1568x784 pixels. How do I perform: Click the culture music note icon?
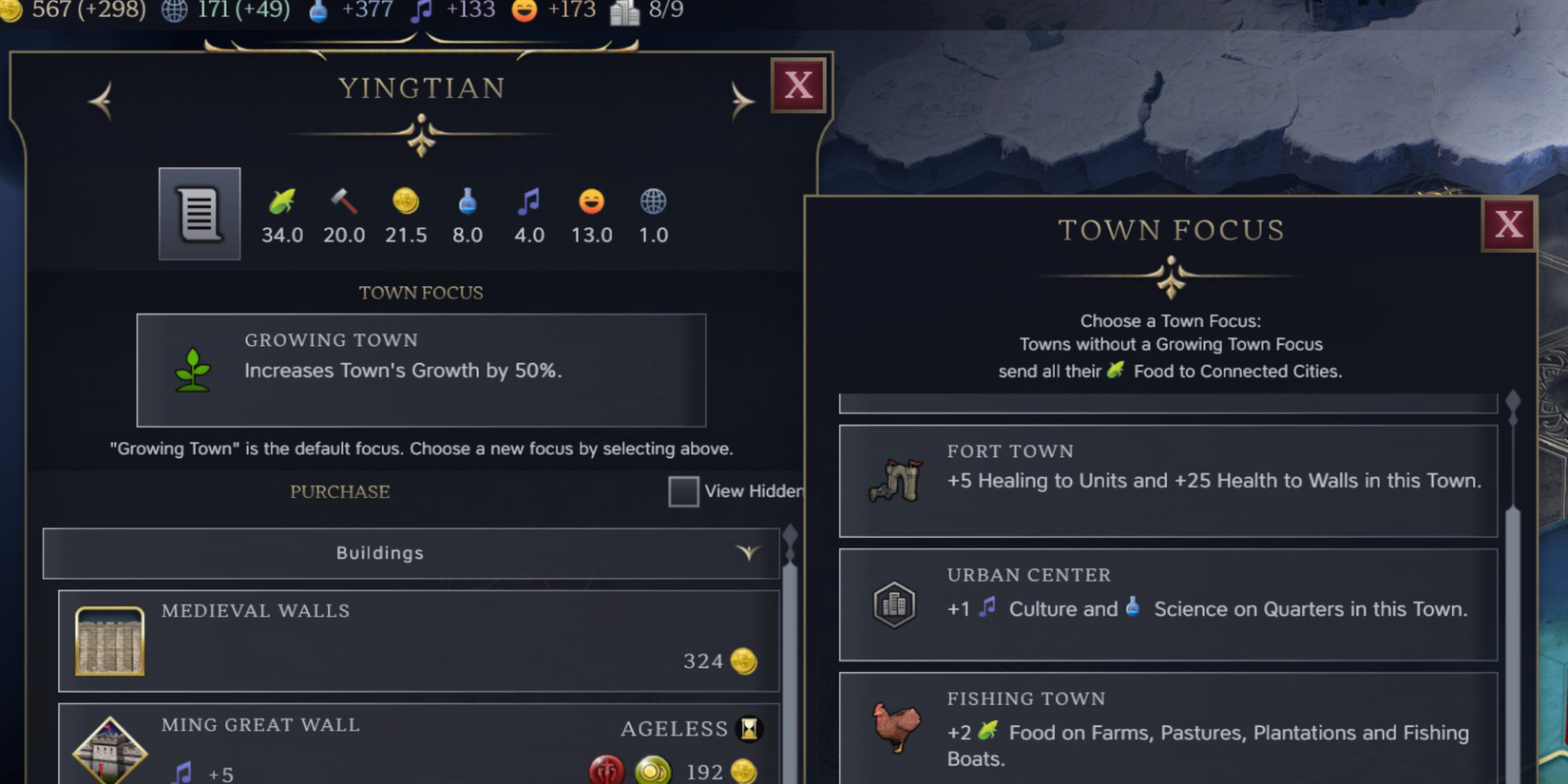pyautogui.click(x=528, y=202)
